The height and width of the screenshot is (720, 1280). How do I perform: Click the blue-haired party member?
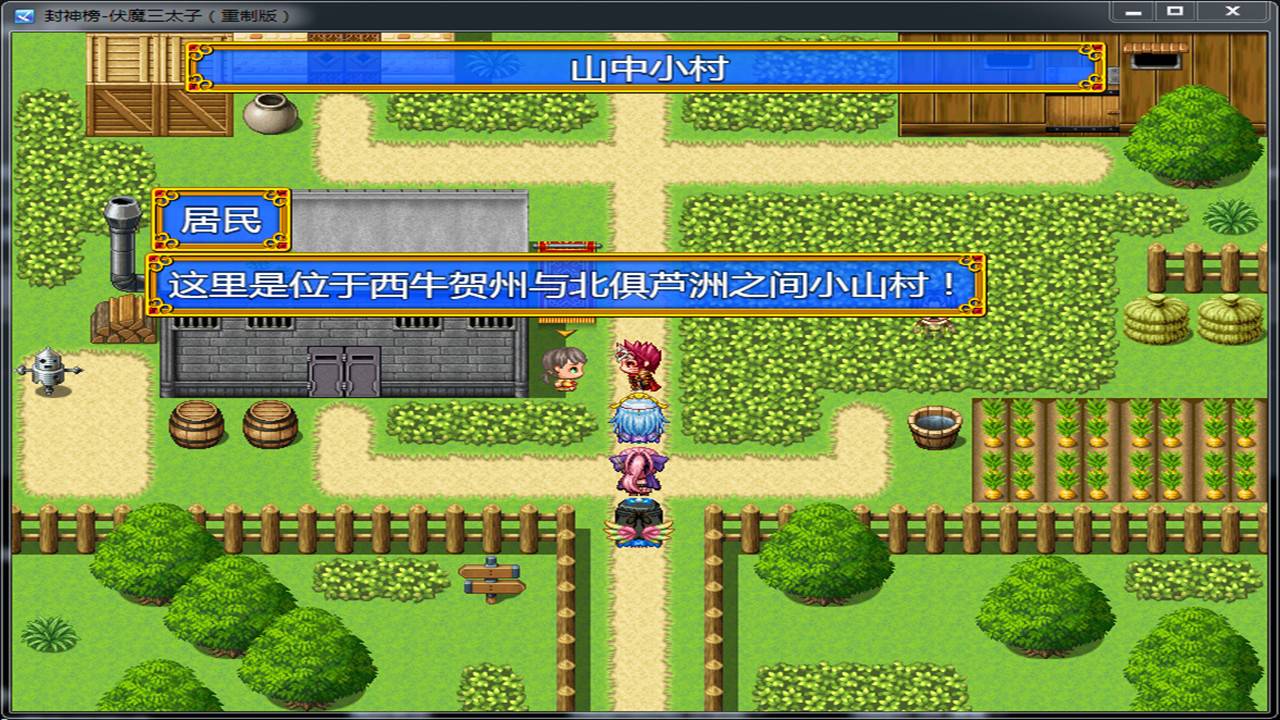(638, 420)
